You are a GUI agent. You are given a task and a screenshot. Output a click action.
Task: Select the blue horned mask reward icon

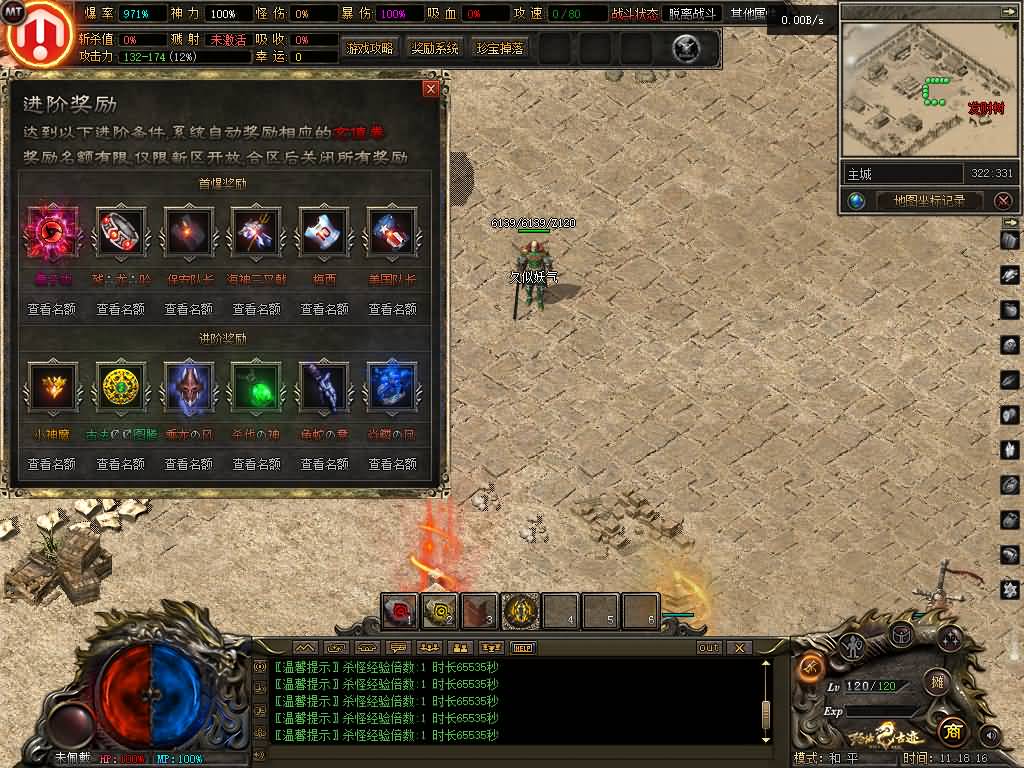pos(188,387)
